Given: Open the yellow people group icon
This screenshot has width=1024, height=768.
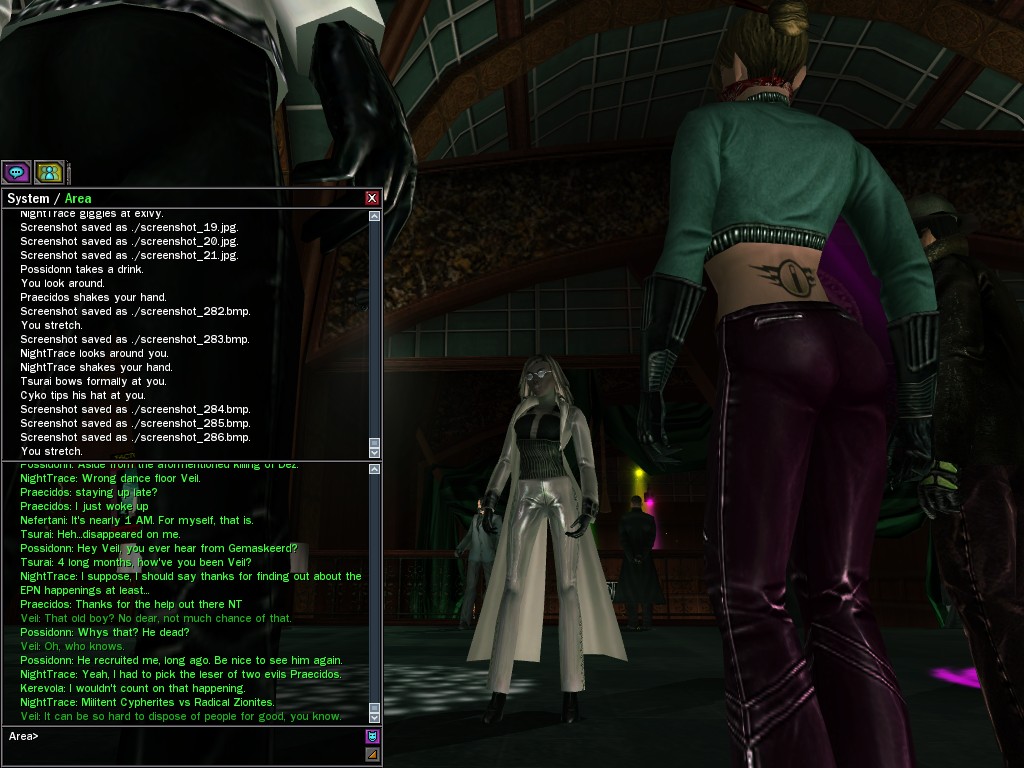Looking at the screenshot, I should pos(49,172).
